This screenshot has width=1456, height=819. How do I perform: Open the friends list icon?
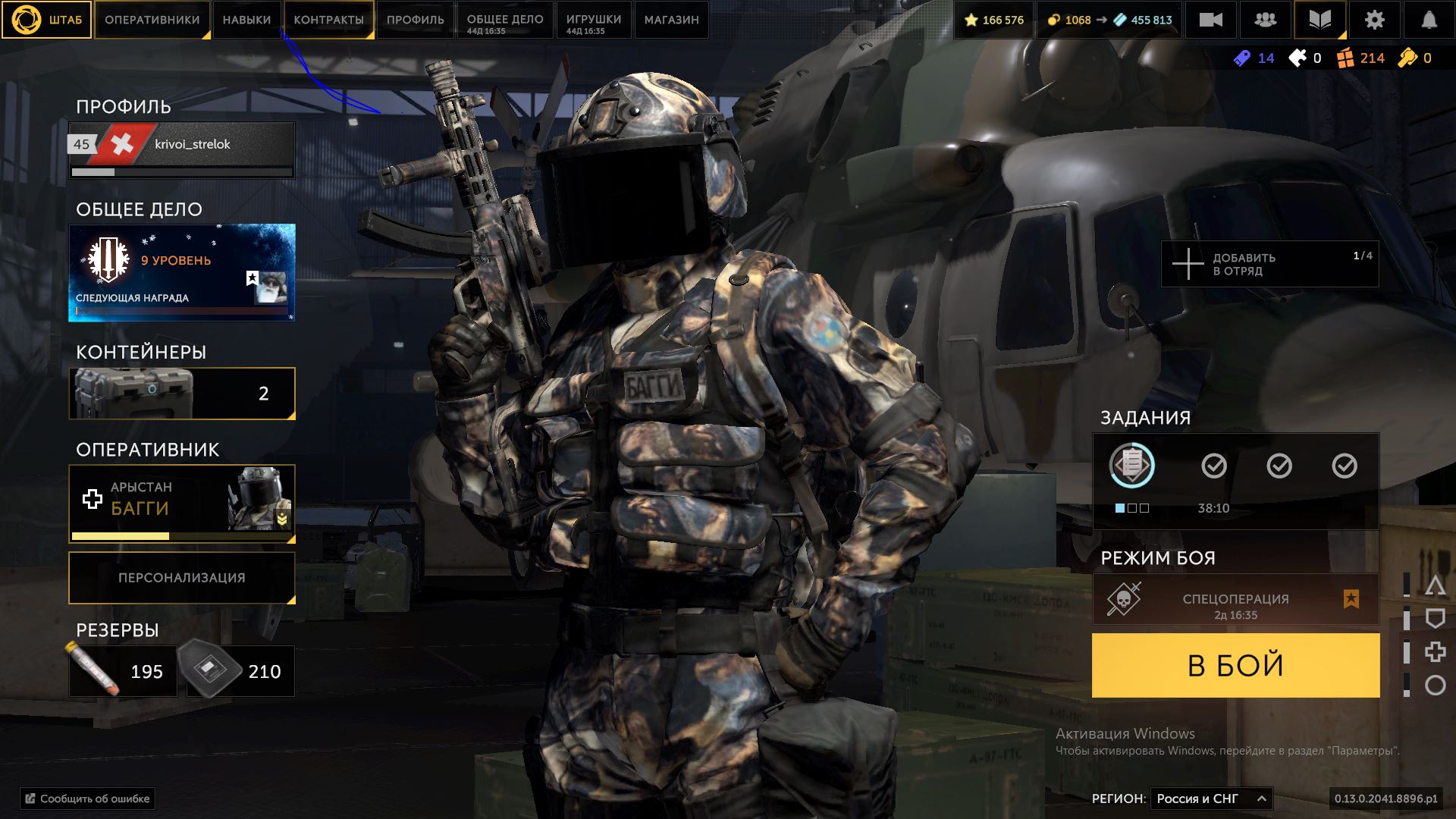coord(1265,20)
